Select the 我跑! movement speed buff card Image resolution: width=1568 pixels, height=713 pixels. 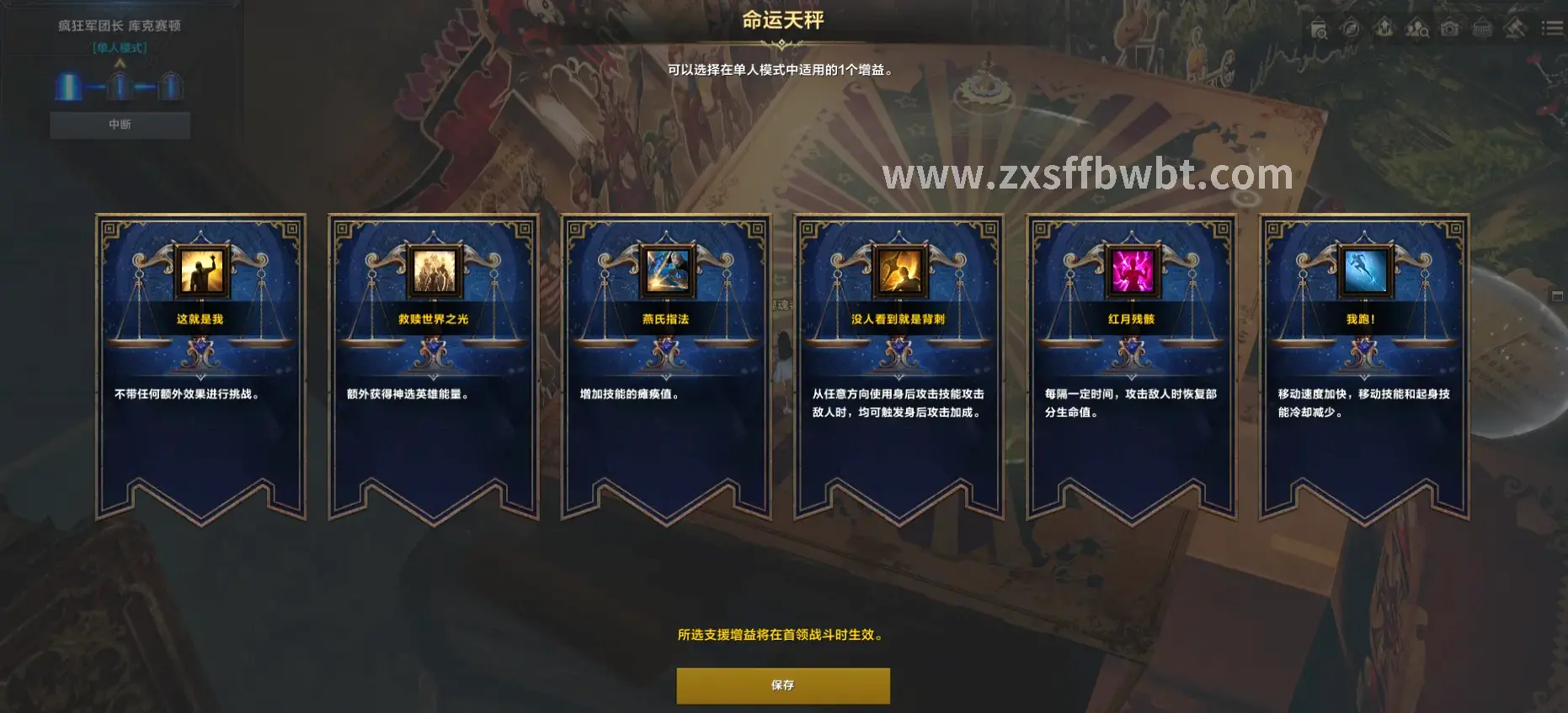pos(1363,362)
